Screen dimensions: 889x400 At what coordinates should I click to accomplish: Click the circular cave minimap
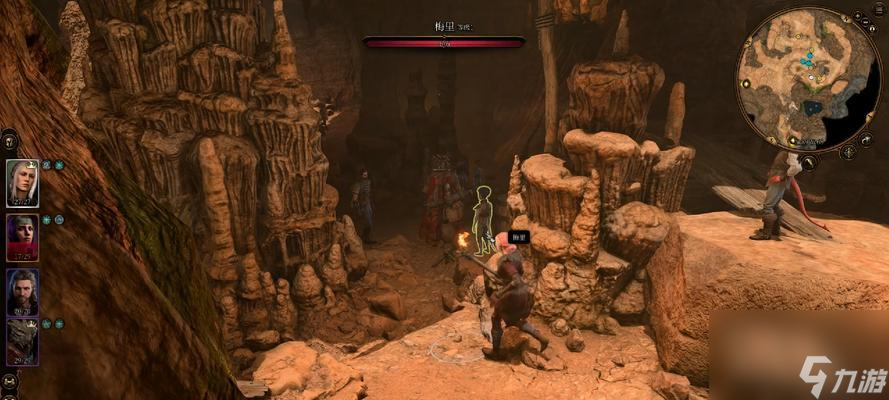point(795,78)
